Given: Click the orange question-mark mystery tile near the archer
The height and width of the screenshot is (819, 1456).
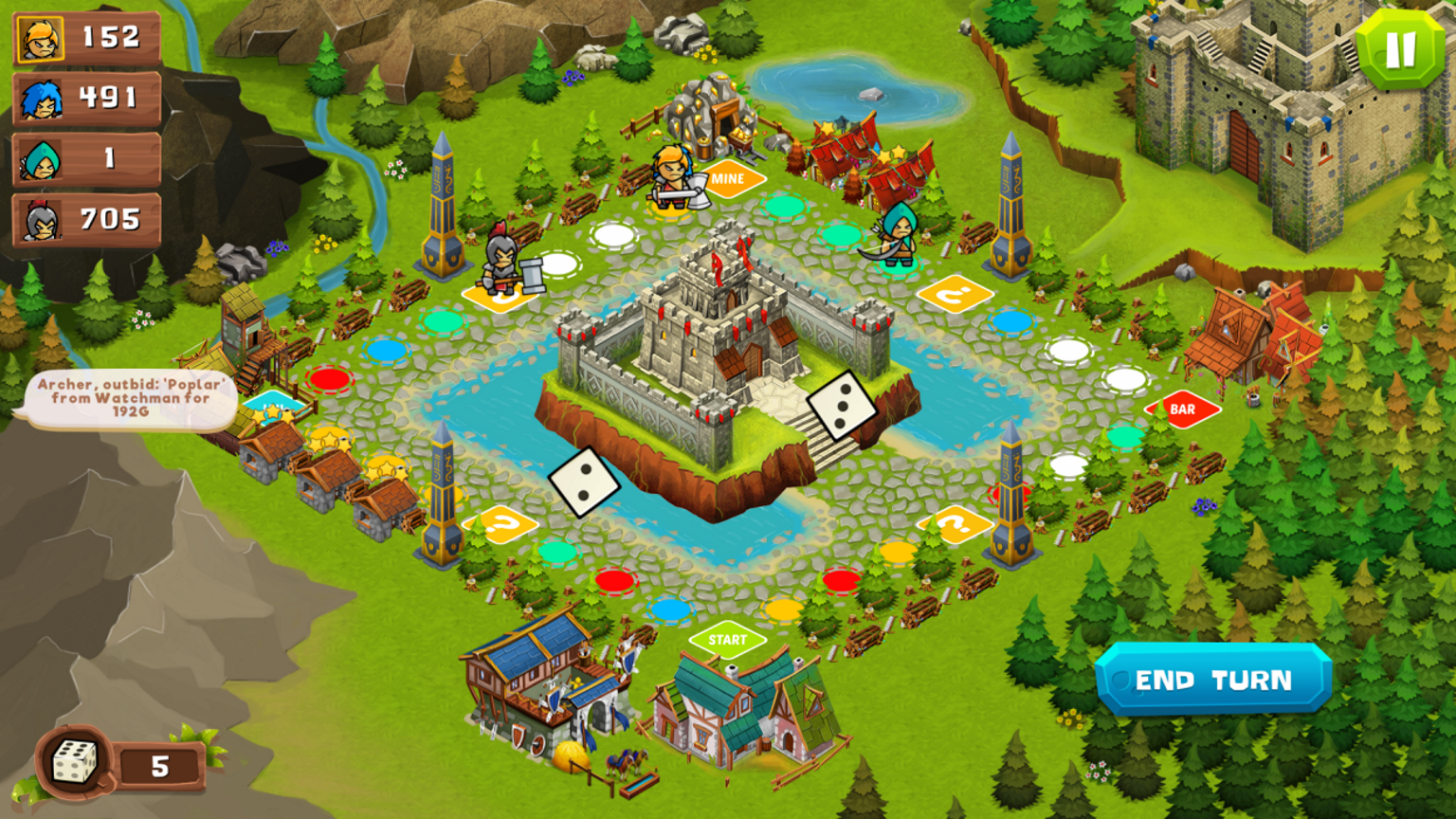Looking at the screenshot, I should tap(957, 295).
